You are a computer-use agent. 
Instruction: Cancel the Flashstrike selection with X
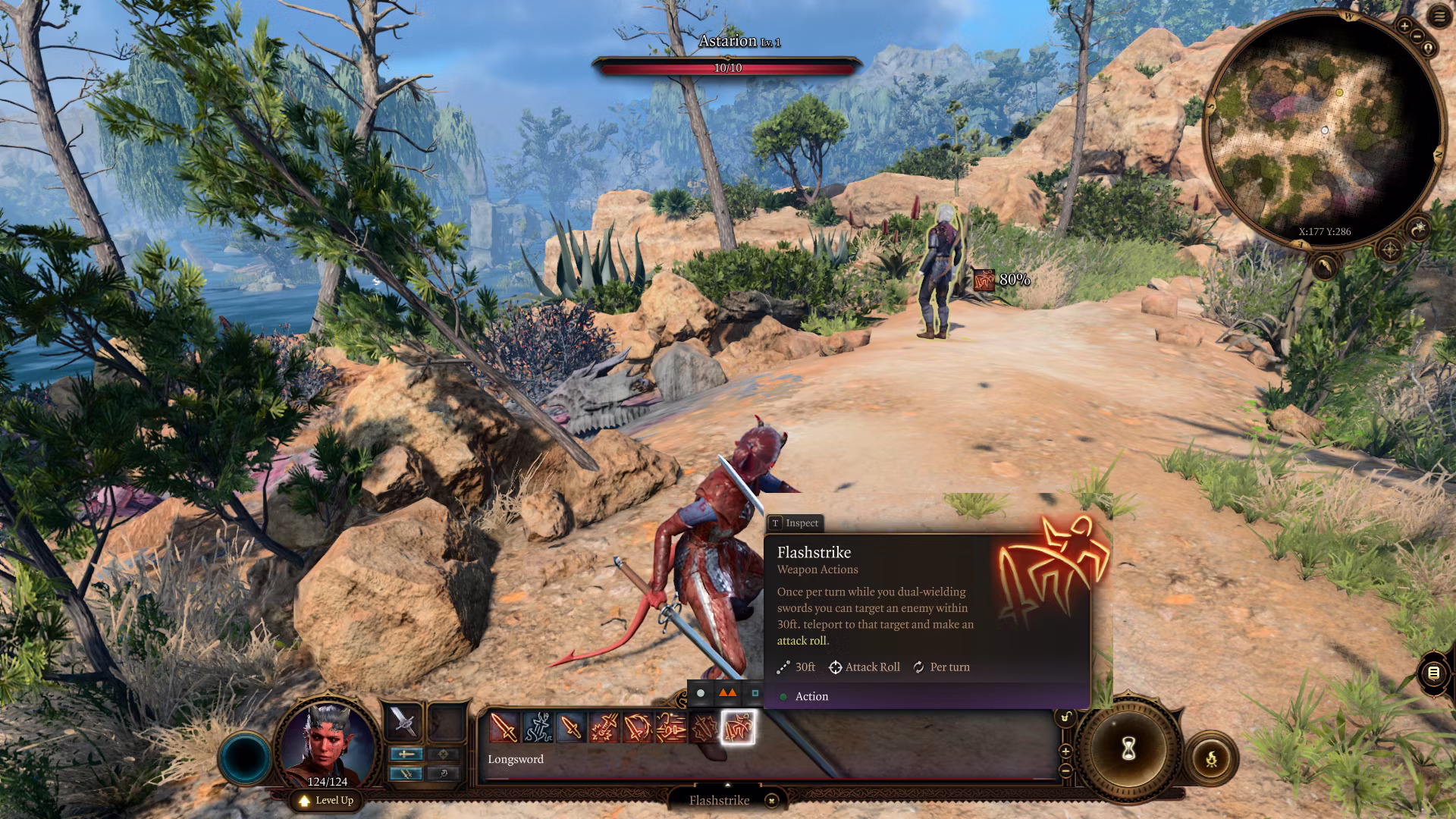coord(771,800)
